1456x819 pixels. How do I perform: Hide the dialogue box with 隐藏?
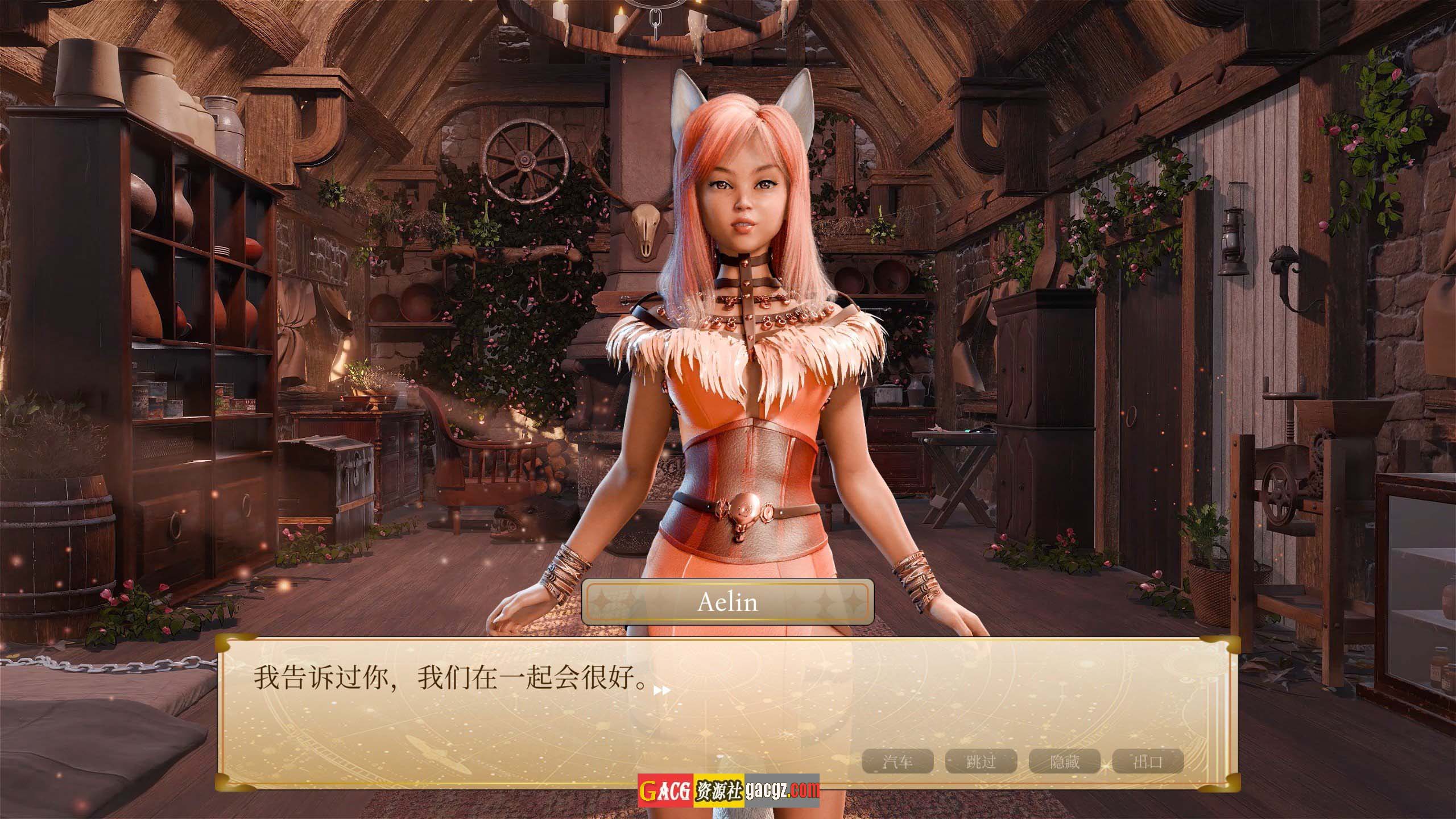1064,762
